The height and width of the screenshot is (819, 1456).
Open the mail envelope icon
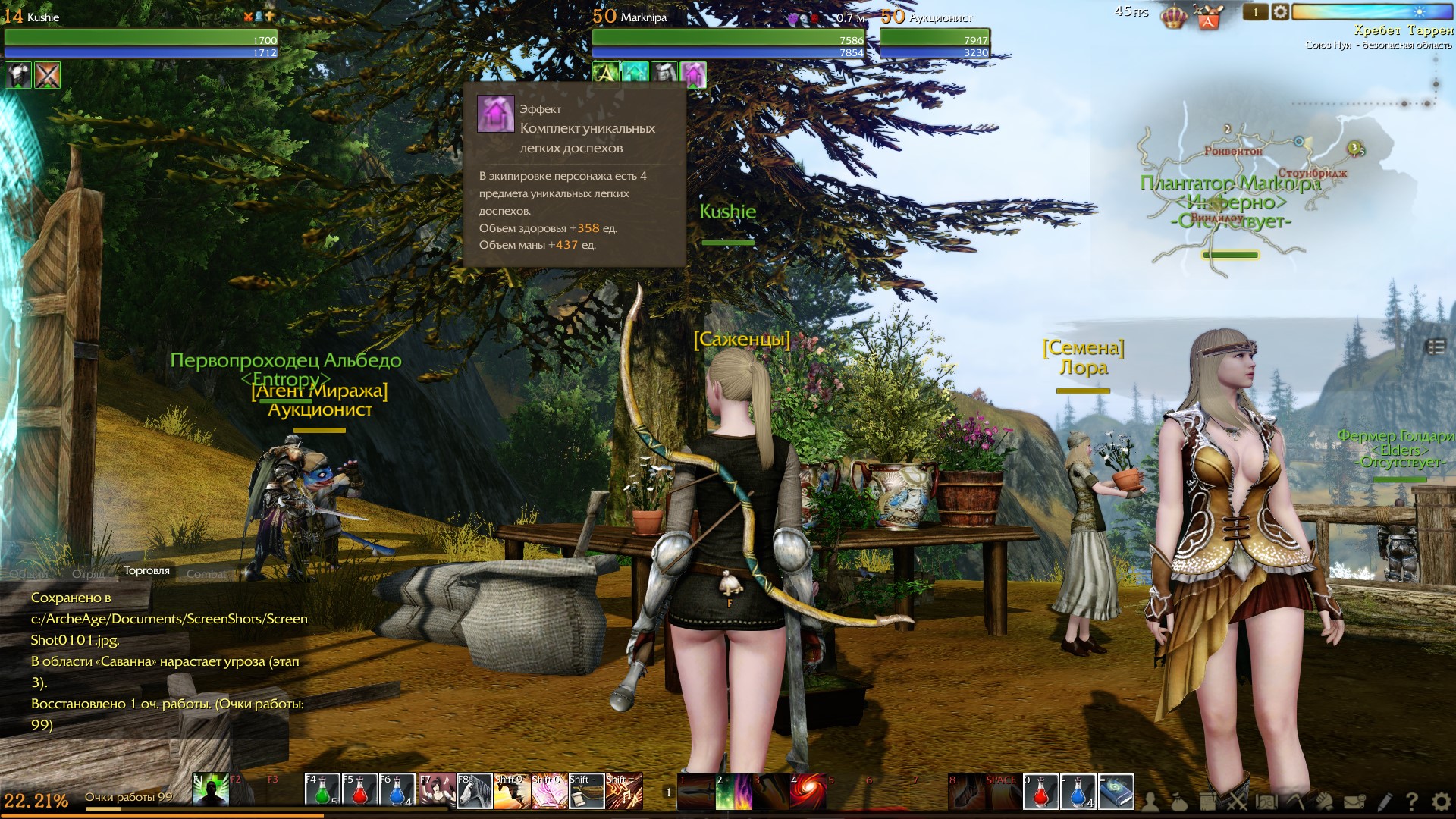pos(1354,802)
